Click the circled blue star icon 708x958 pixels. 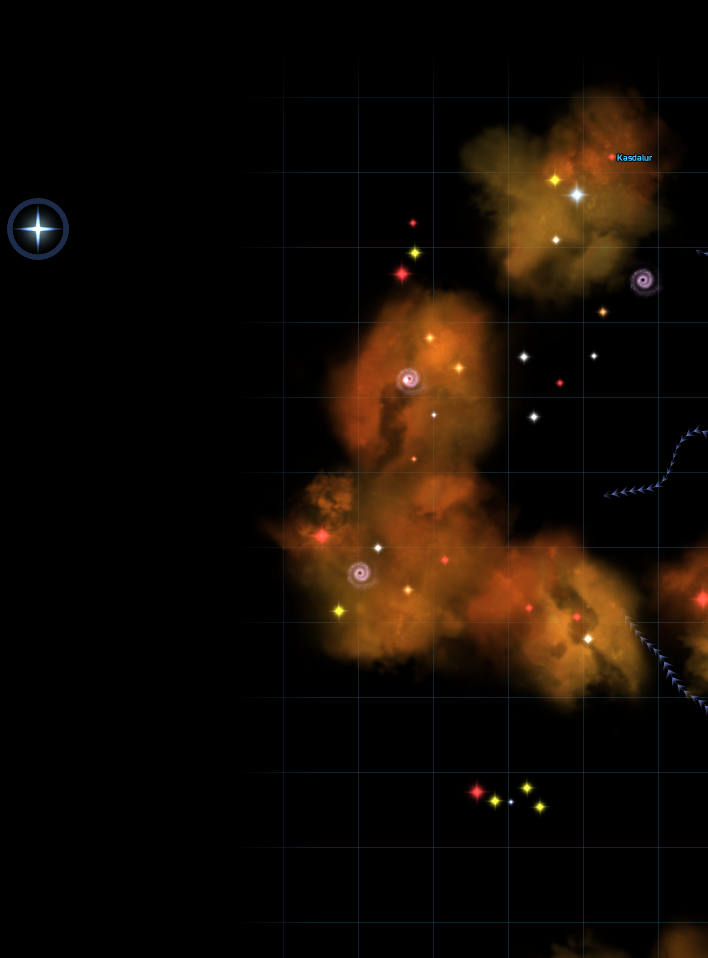pos(38,229)
